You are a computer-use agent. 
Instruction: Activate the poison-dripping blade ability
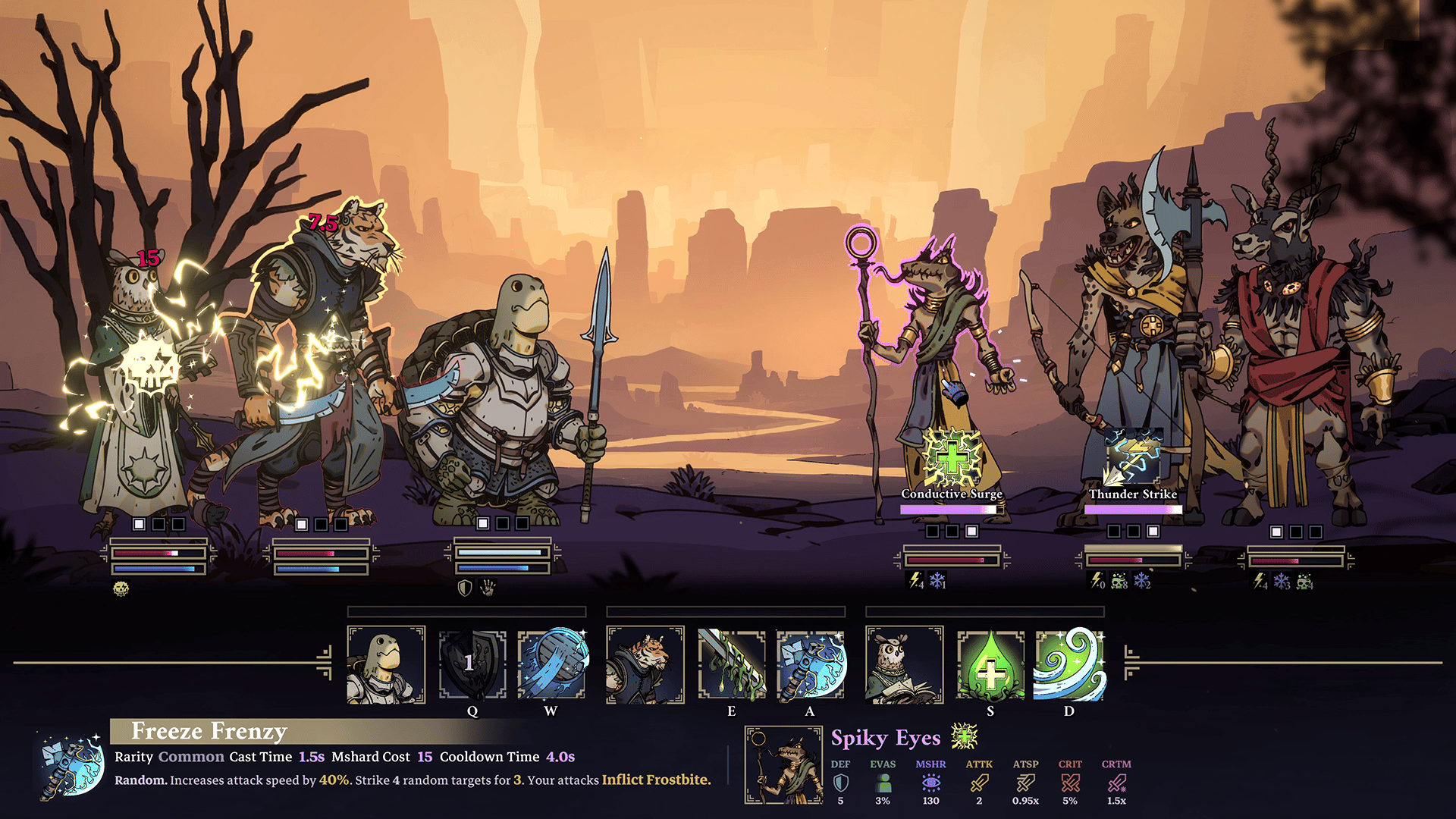[731, 665]
